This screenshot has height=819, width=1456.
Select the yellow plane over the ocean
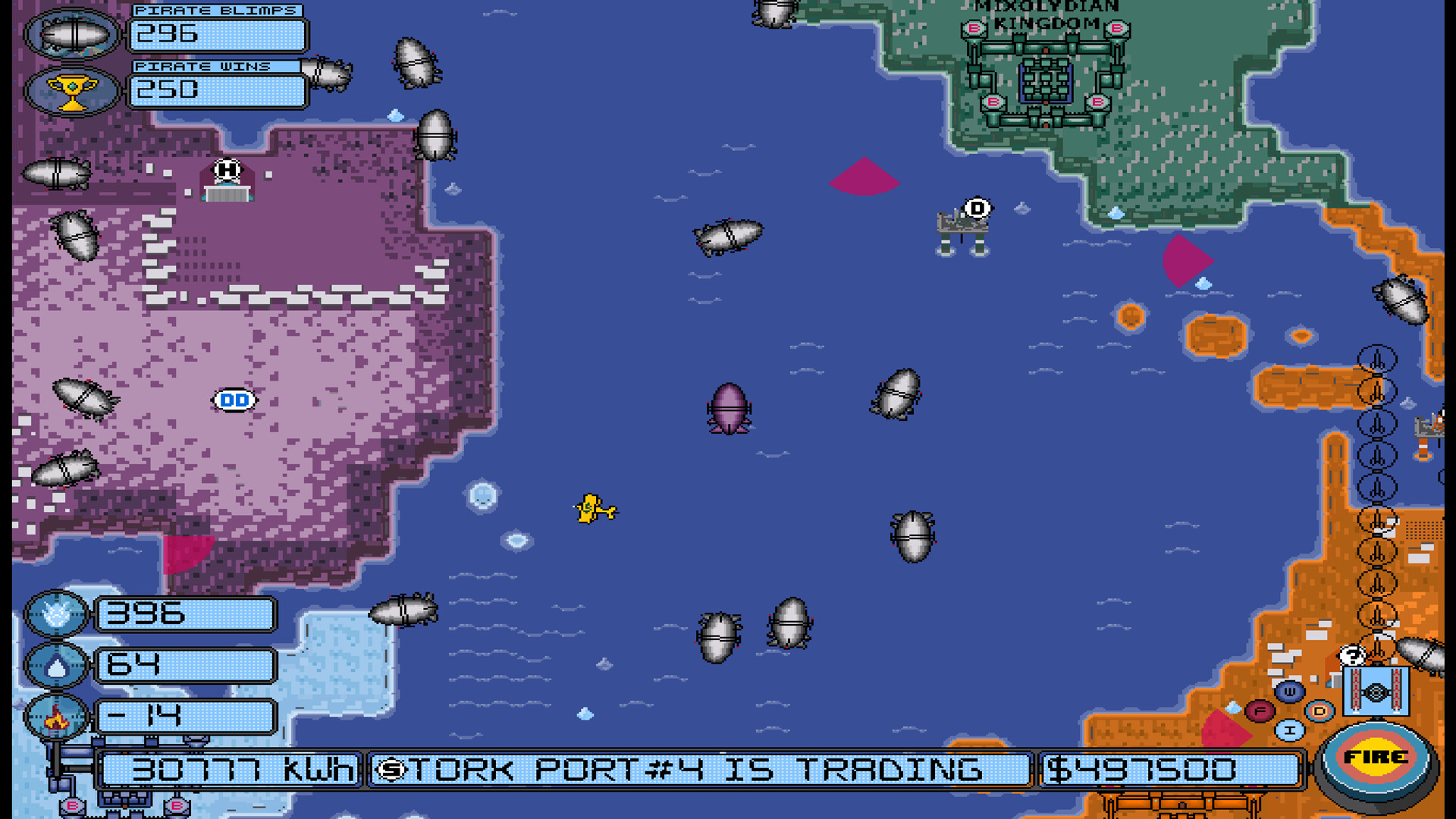(592, 510)
